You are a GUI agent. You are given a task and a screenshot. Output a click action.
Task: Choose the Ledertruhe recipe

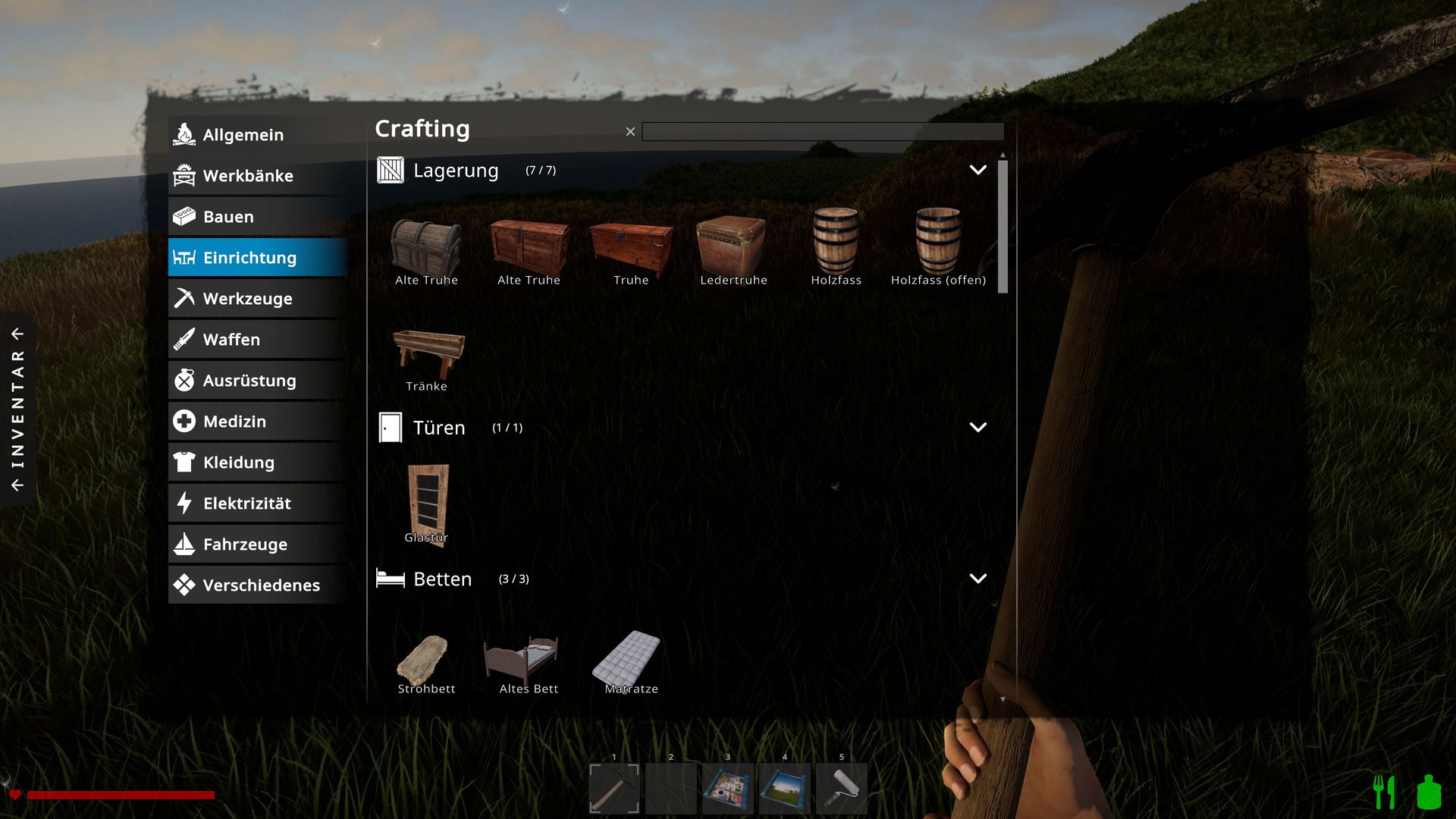click(x=733, y=249)
